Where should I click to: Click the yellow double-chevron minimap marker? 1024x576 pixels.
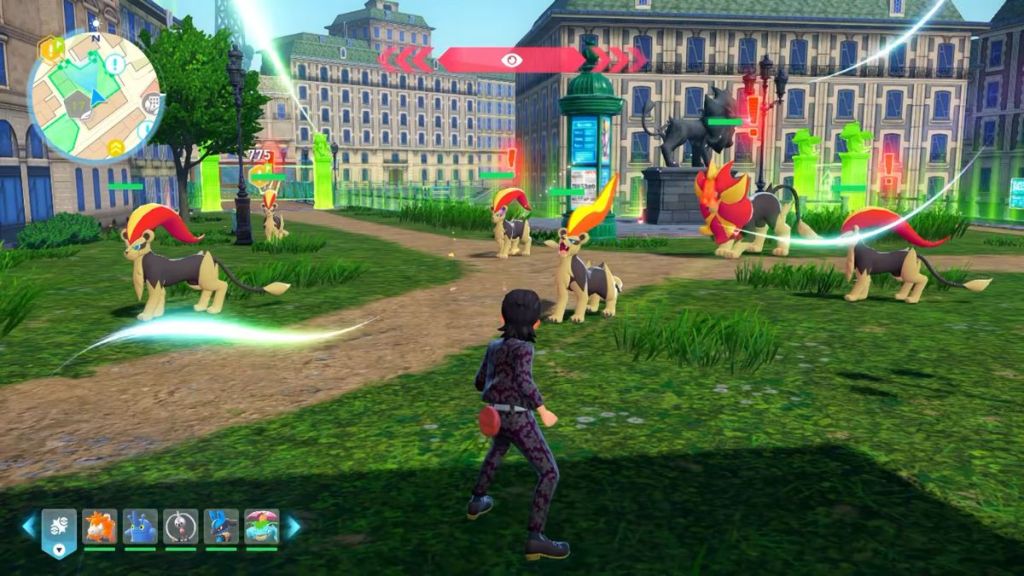coord(116,148)
